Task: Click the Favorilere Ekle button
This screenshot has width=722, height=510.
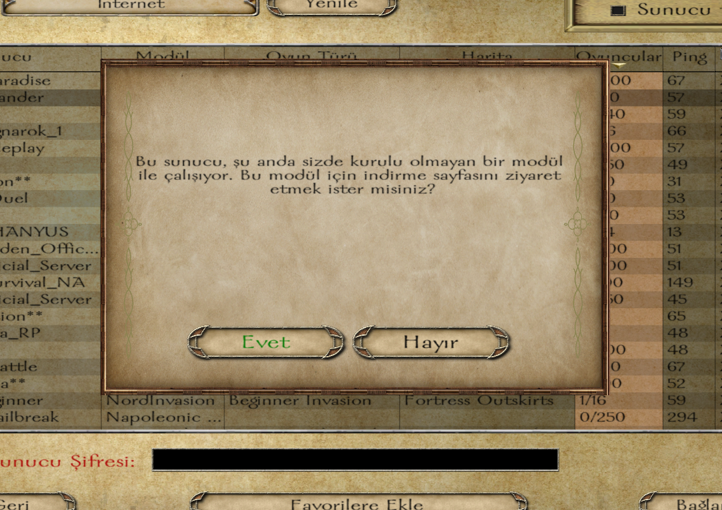Action: [357, 503]
